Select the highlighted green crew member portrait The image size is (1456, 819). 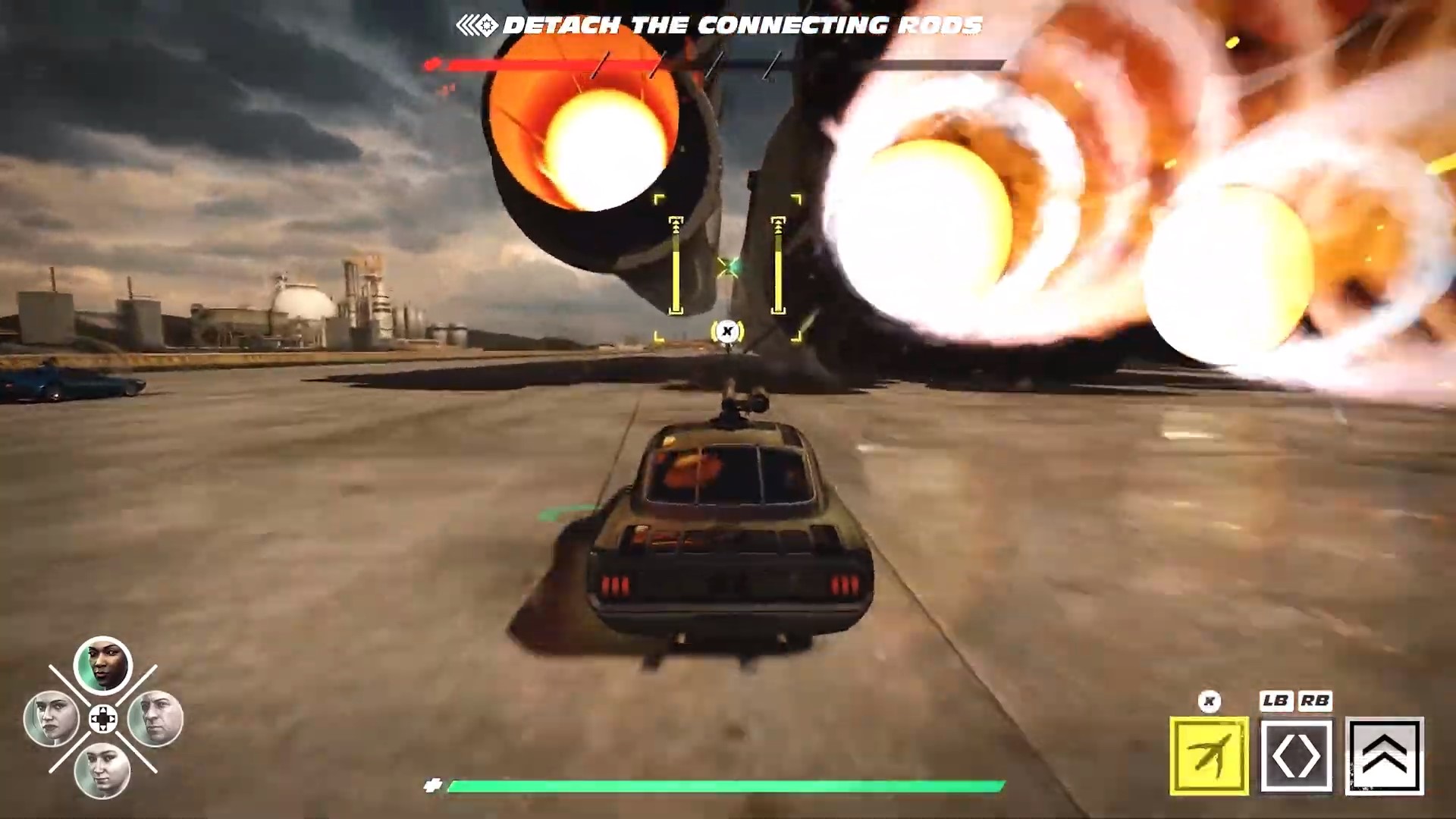pos(102,664)
